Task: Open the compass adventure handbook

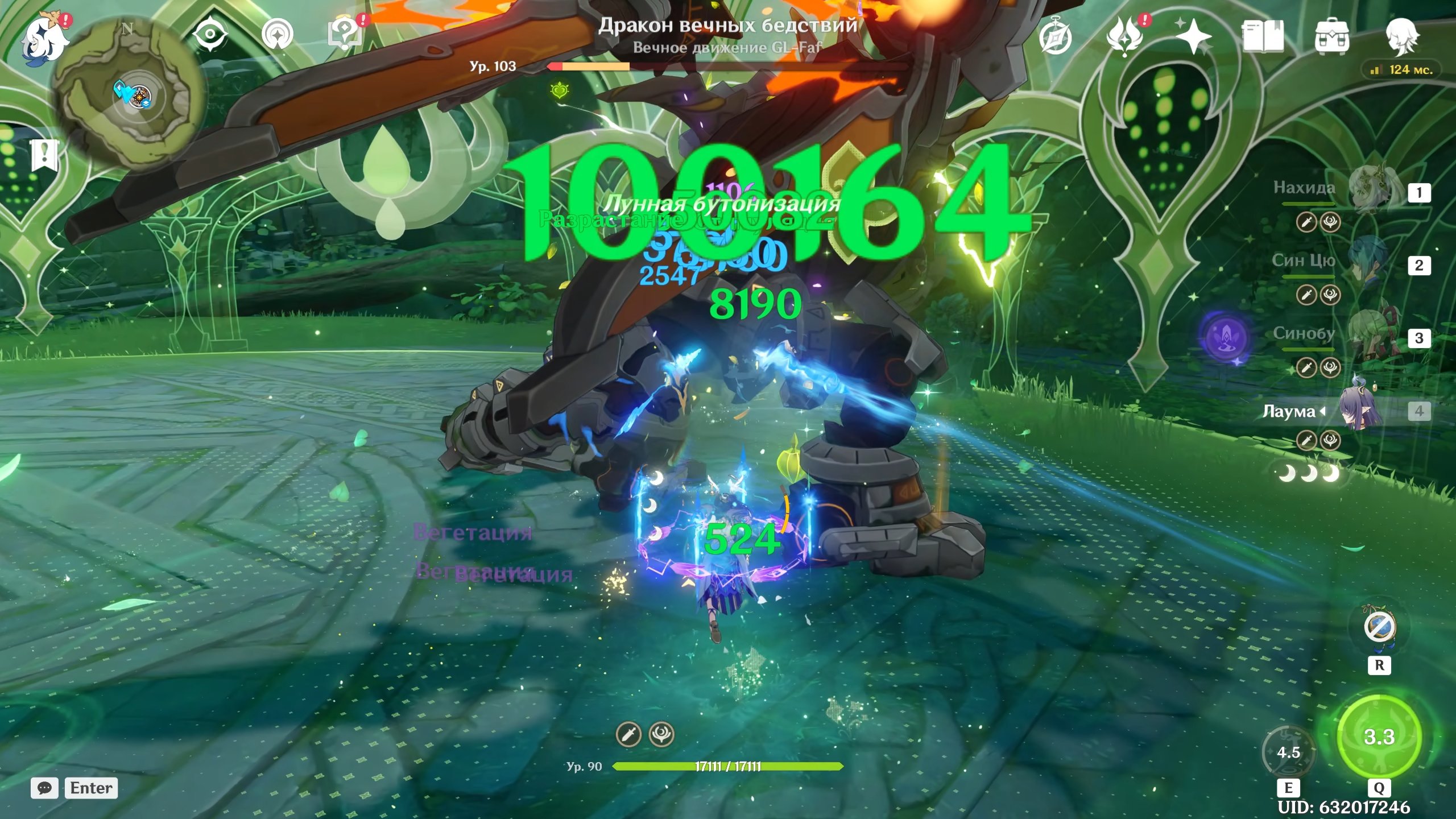Action: [1056, 36]
